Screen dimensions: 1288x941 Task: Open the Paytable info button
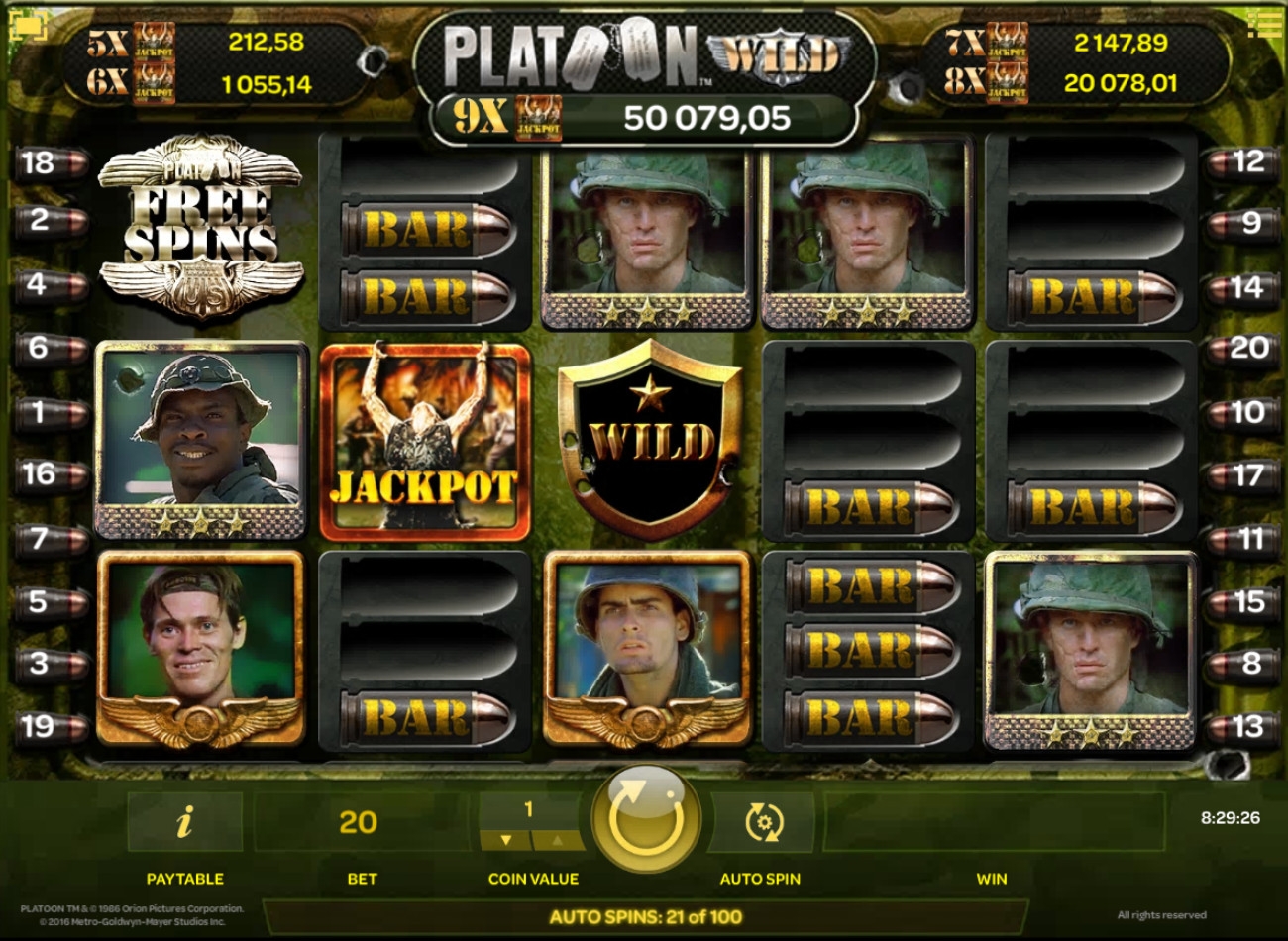pos(184,822)
